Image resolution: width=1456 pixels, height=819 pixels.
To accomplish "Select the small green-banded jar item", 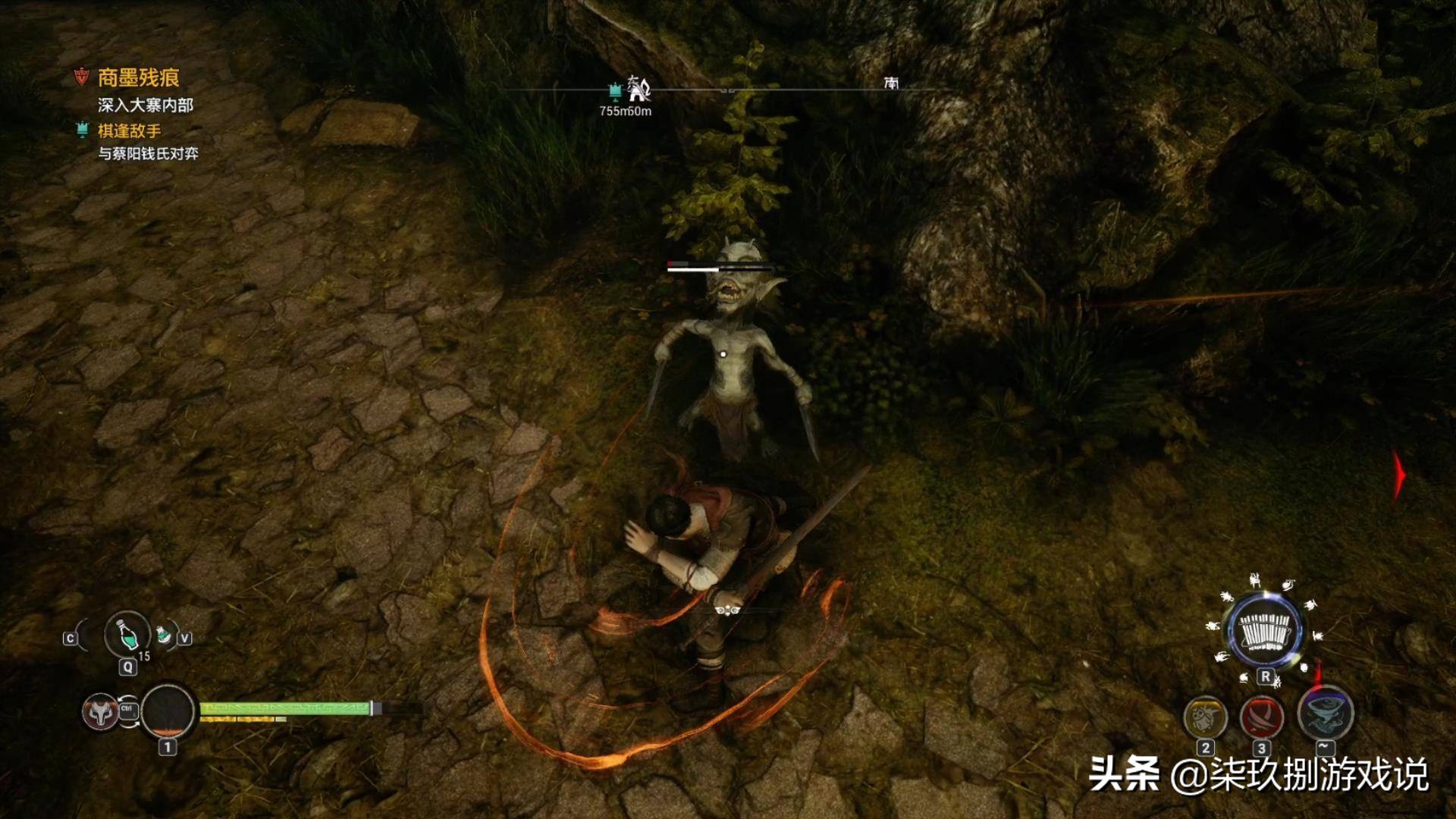I will pos(163,634).
